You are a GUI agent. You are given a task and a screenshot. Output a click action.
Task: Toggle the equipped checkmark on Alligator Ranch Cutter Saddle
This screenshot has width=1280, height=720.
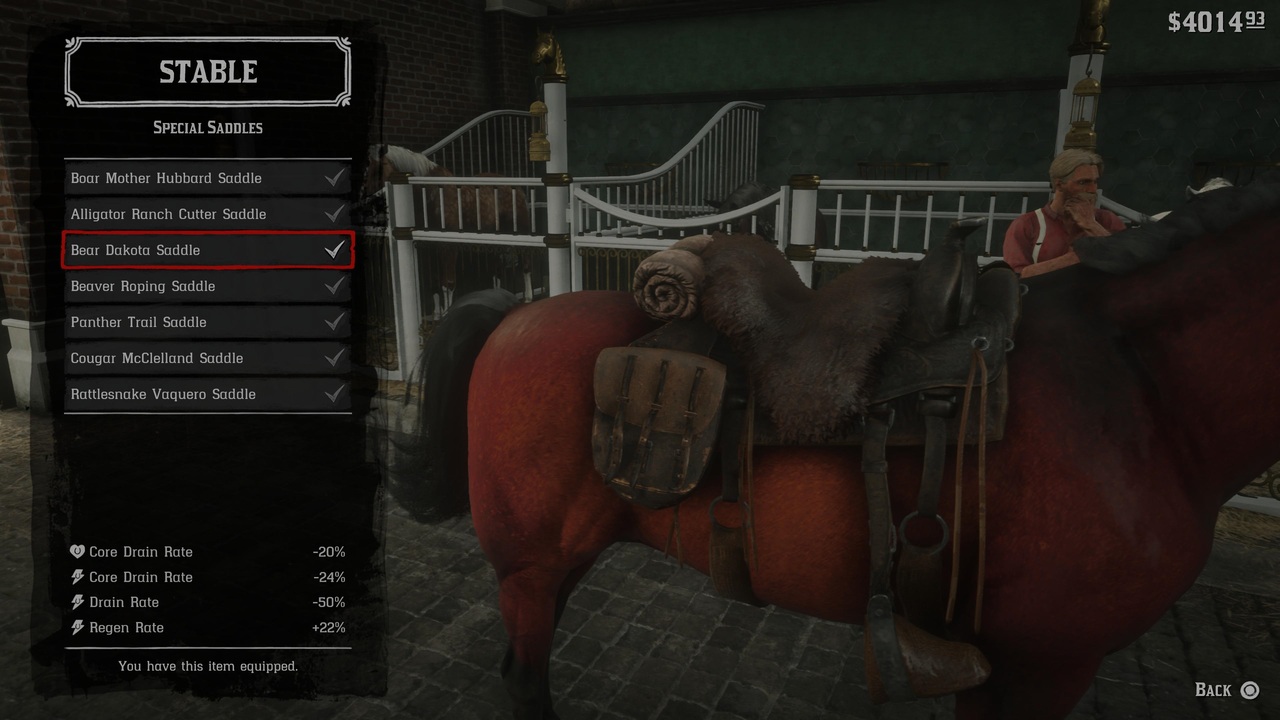coord(335,213)
